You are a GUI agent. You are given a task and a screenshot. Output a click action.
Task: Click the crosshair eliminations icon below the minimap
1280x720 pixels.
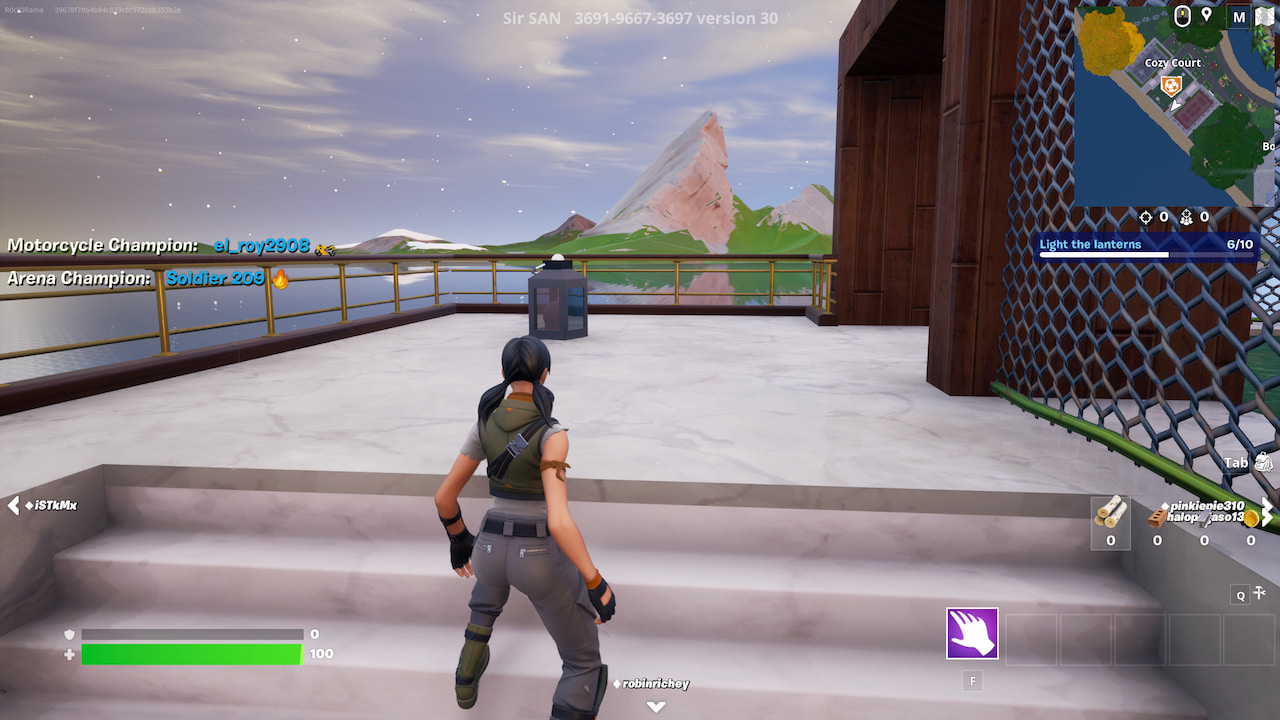pyautogui.click(x=1146, y=216)
